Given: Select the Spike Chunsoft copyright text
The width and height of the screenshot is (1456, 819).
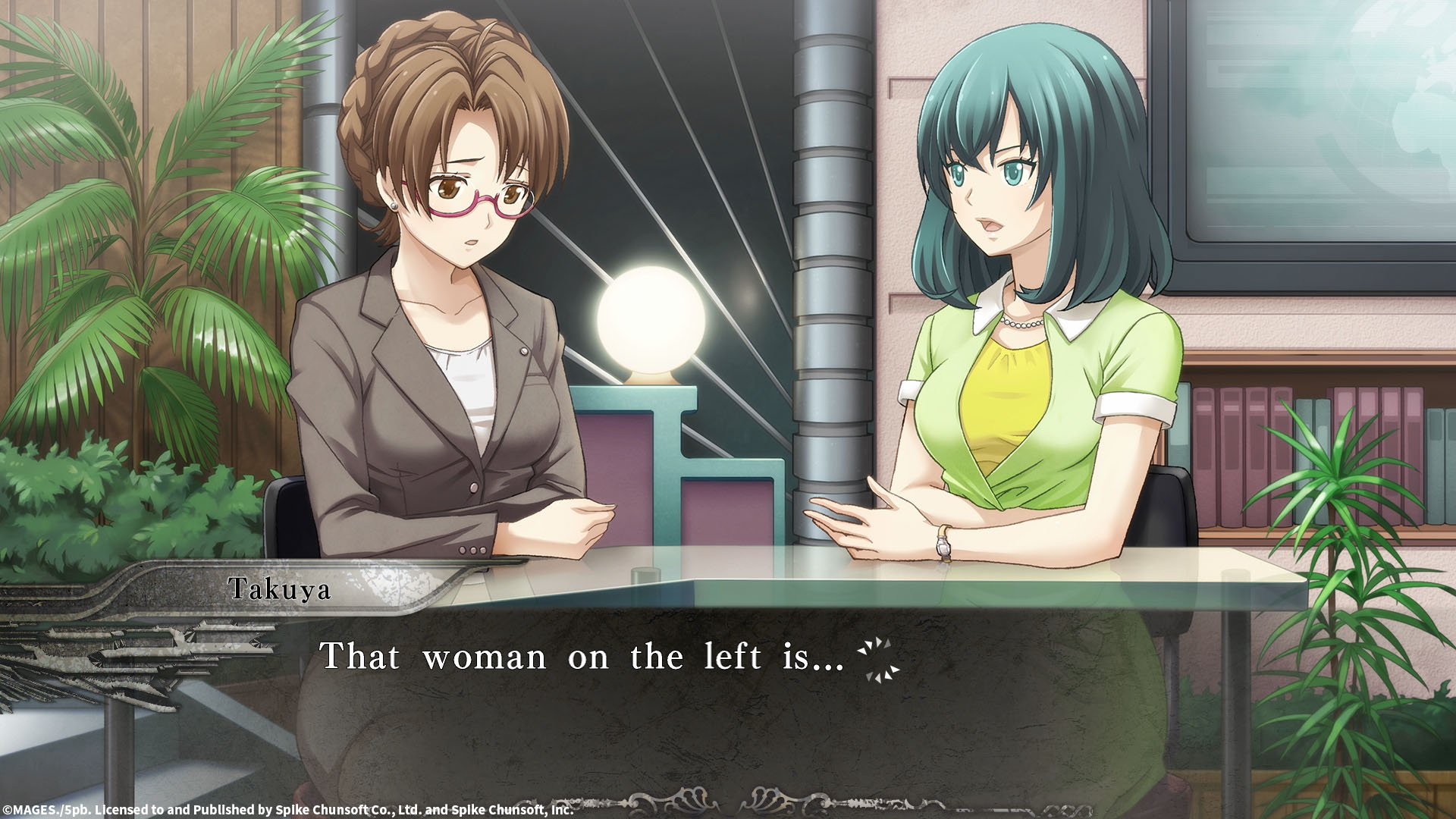Looking at the screenshot, I should (x=288, y=810).
